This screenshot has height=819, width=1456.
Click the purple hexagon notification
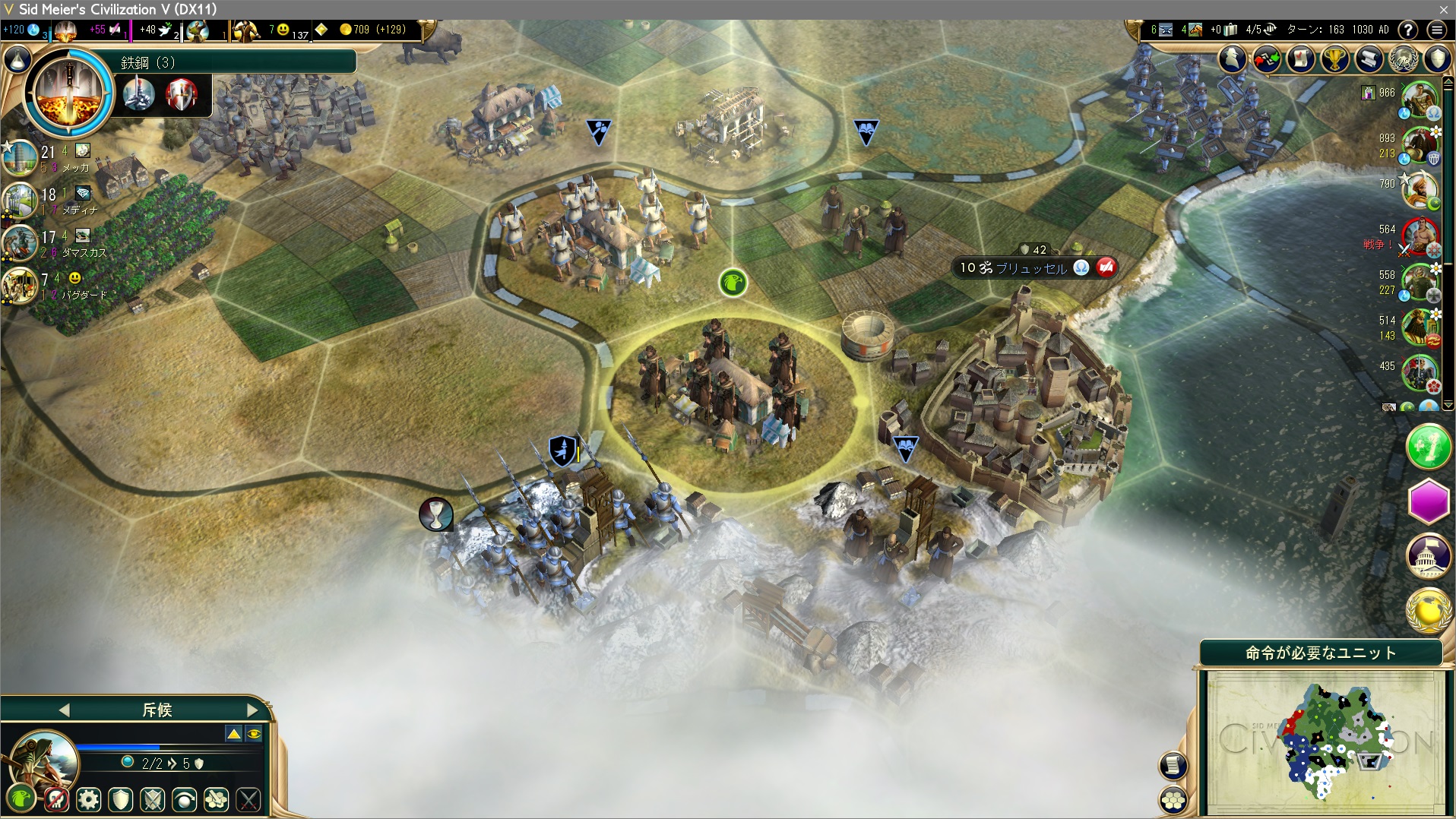[1429, 501]
